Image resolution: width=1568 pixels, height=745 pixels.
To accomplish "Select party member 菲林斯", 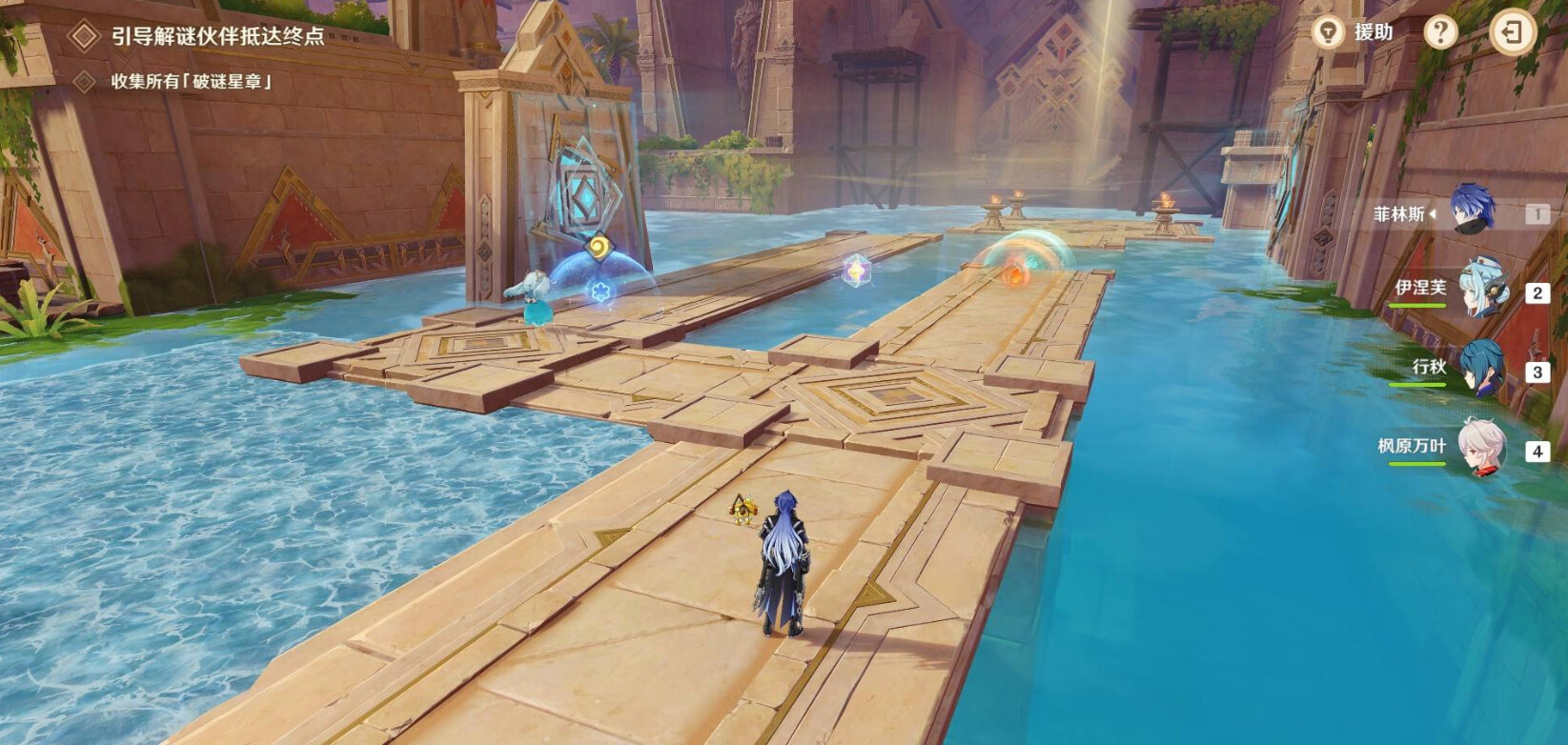I will (1471, 211).
